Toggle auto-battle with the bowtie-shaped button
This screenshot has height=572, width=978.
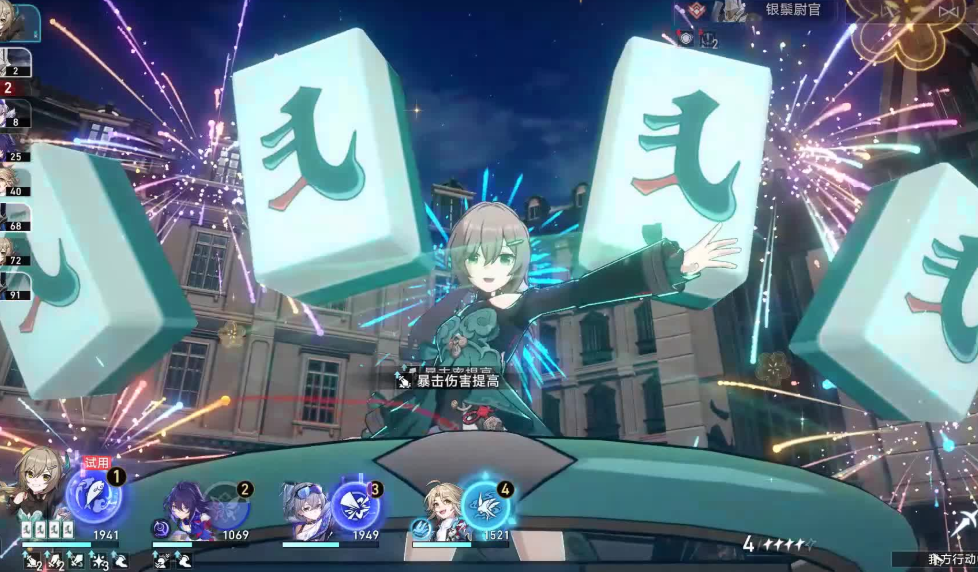pos(950,10)
